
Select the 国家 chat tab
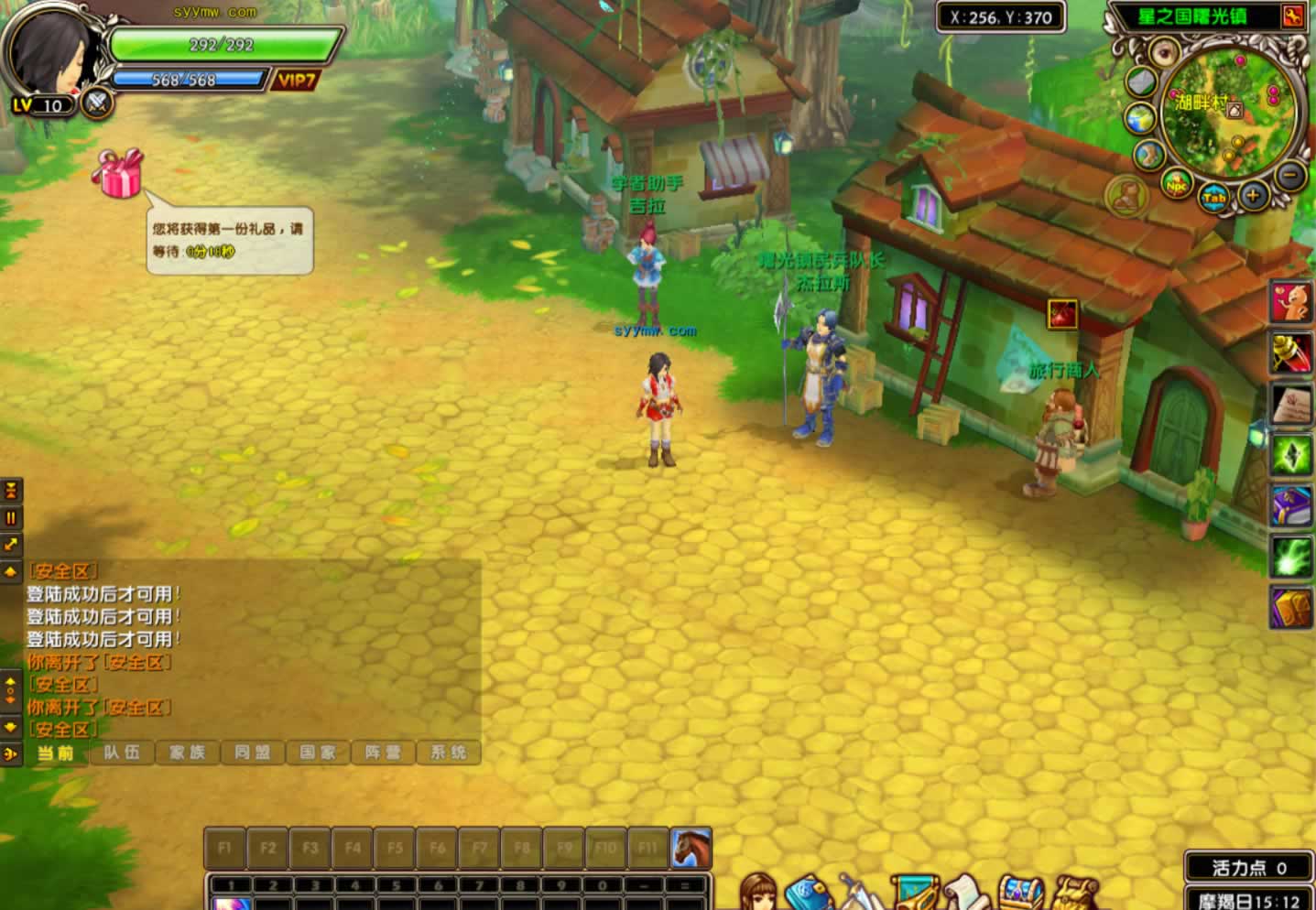pos(317,753)
